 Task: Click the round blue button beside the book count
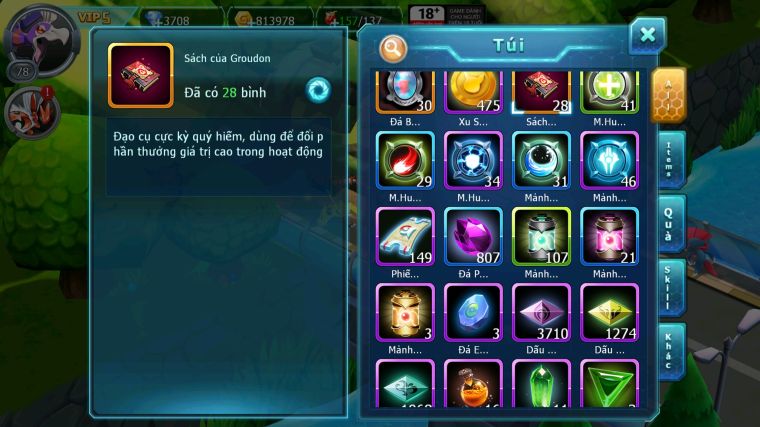pos(318,90)
